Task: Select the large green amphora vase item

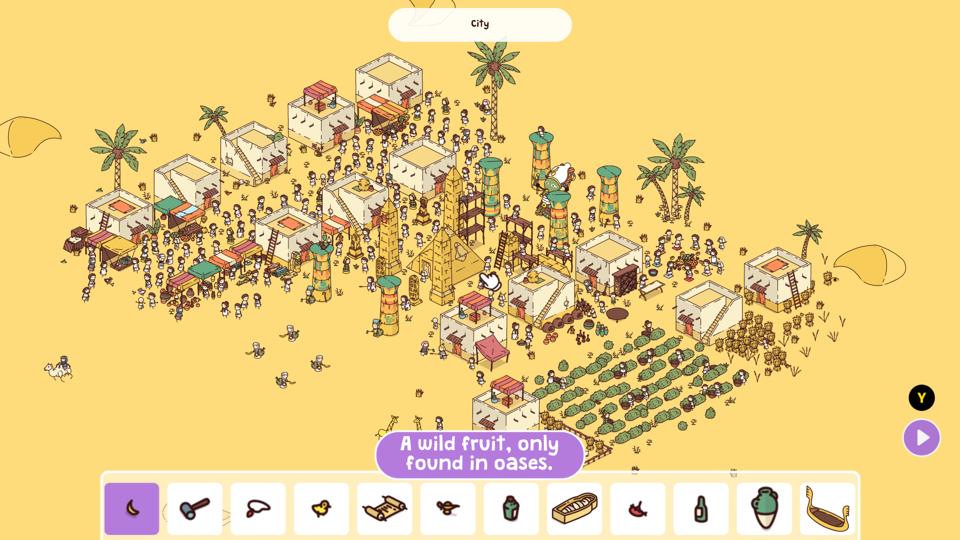Action: [764, 509]
